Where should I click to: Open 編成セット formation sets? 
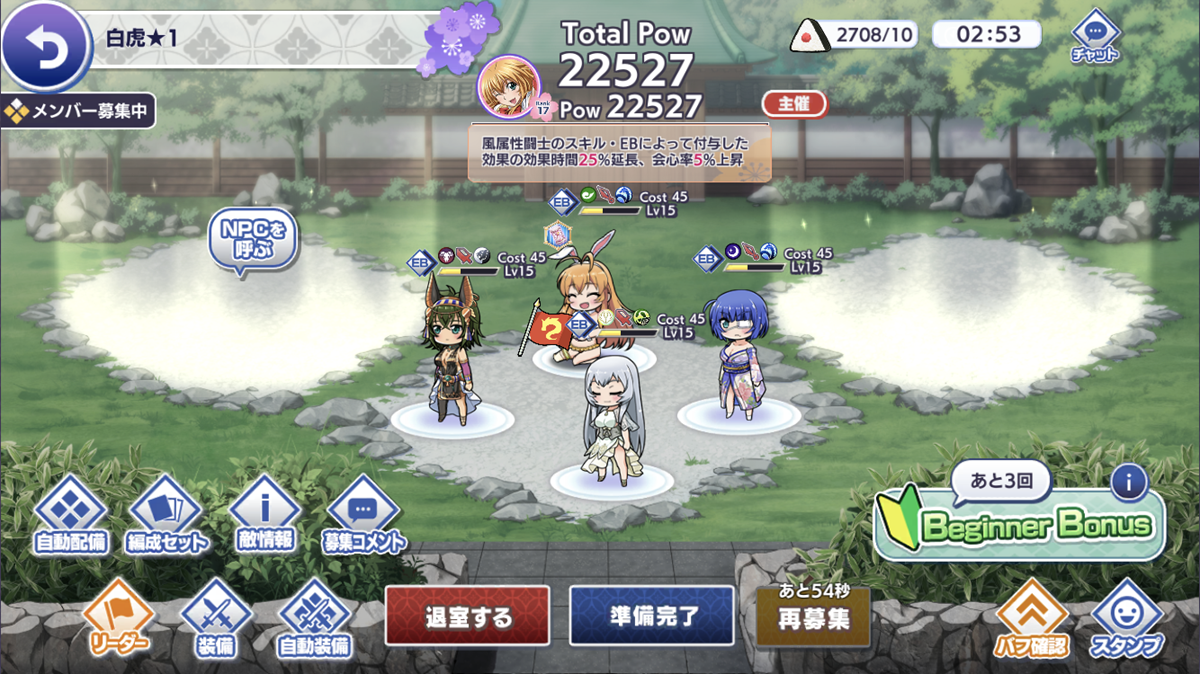coord(166,514)
